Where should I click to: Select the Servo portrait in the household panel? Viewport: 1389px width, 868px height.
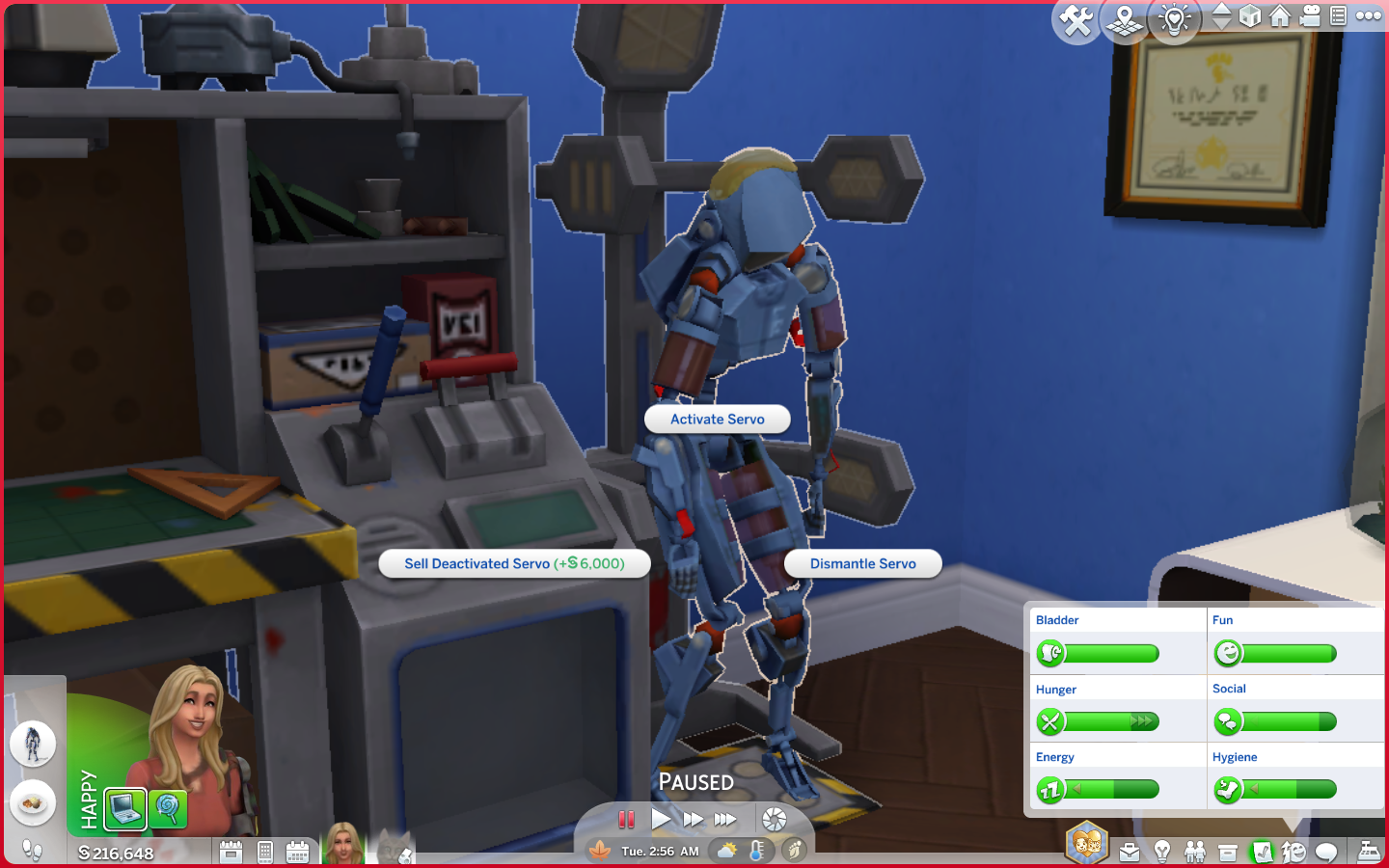coord(34,743)
